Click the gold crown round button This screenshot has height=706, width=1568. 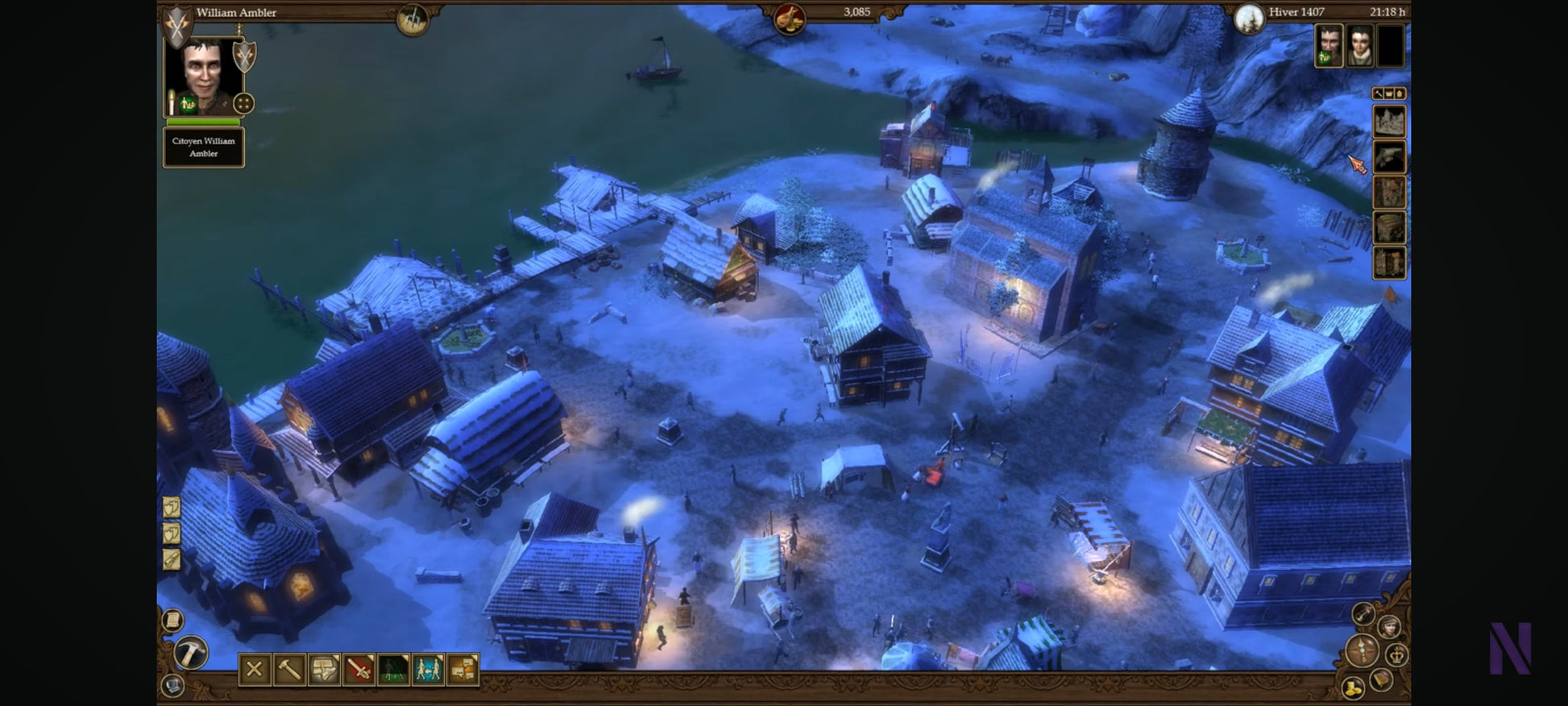[1397, 654]
